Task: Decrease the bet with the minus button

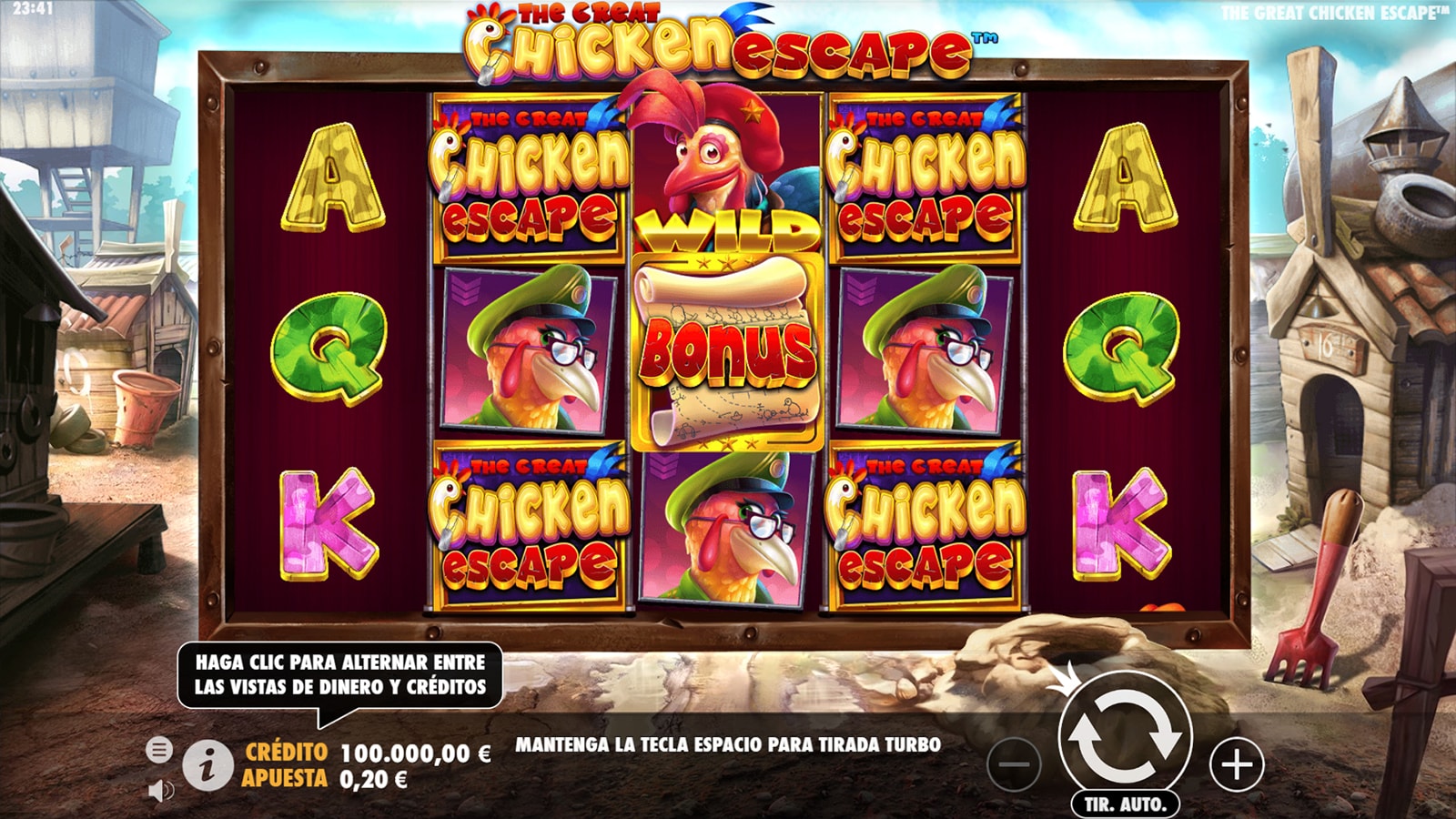Action: point(1014,764)
